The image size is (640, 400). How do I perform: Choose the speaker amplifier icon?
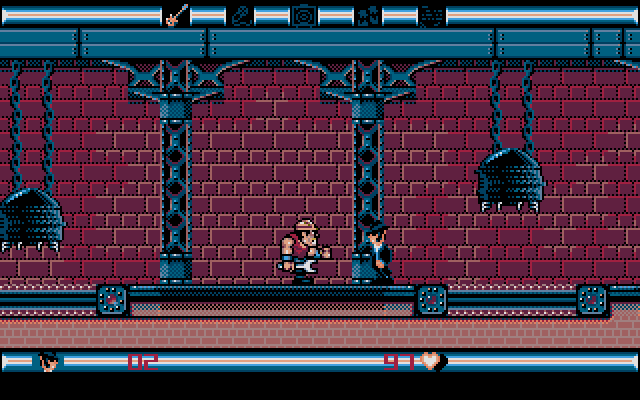(x=303, y=15)
